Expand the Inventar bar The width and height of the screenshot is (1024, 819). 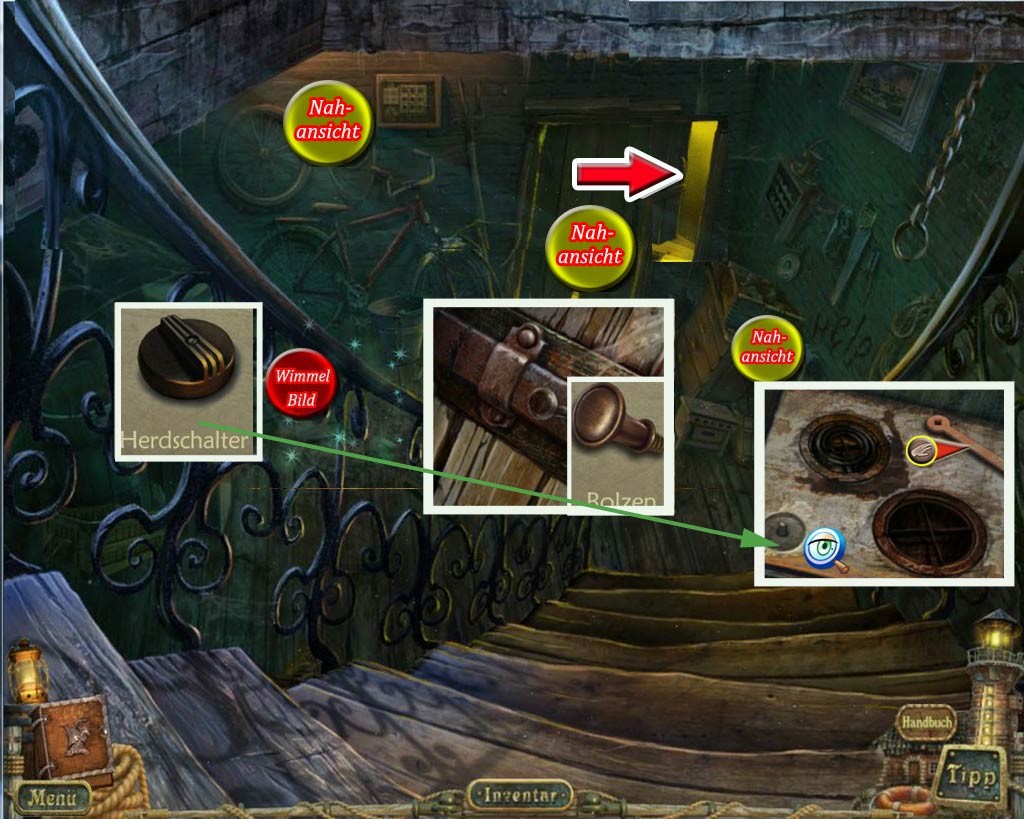[519, 795]
